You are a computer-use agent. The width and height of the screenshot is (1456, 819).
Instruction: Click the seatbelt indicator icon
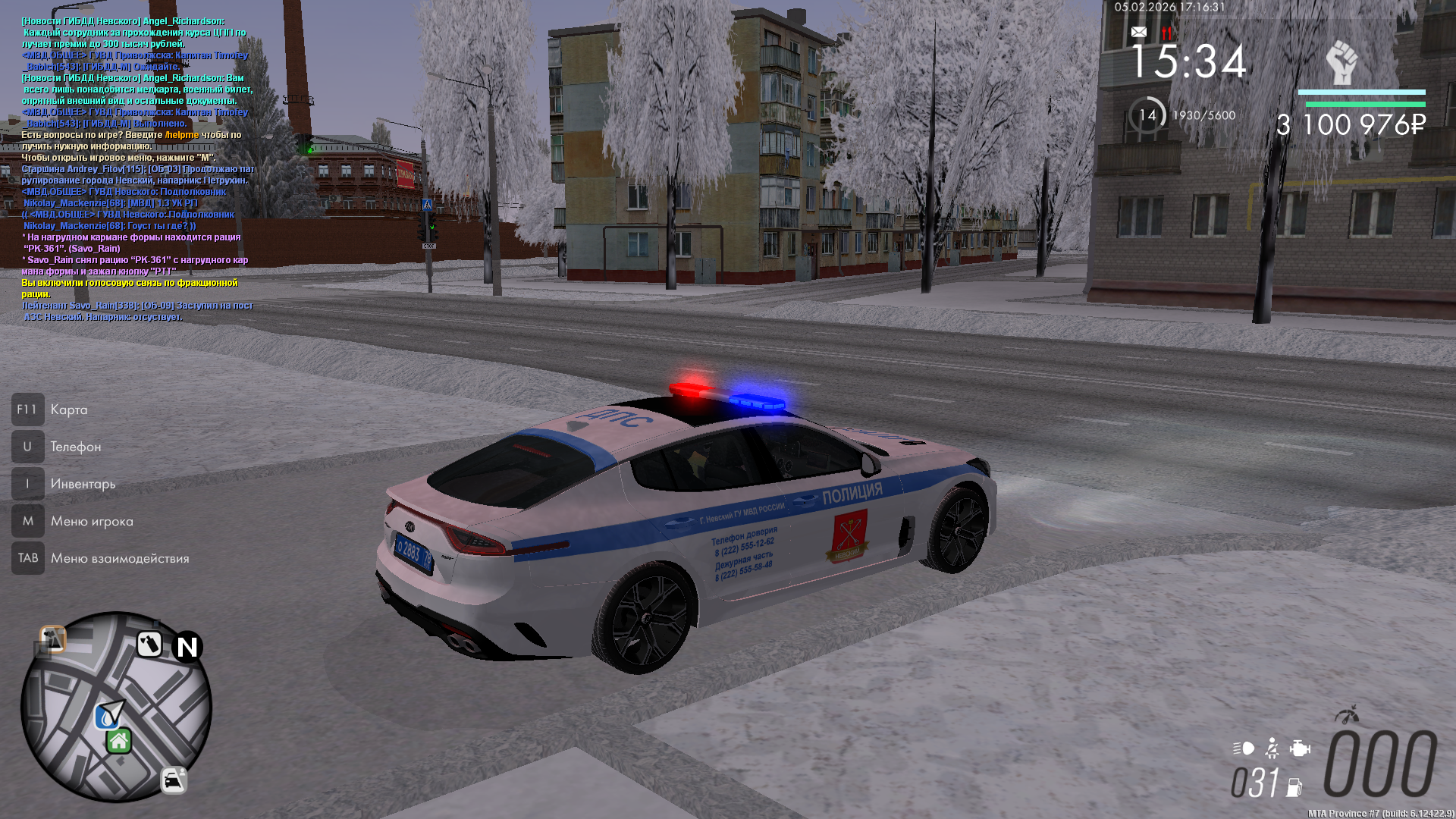(1272, 749)
